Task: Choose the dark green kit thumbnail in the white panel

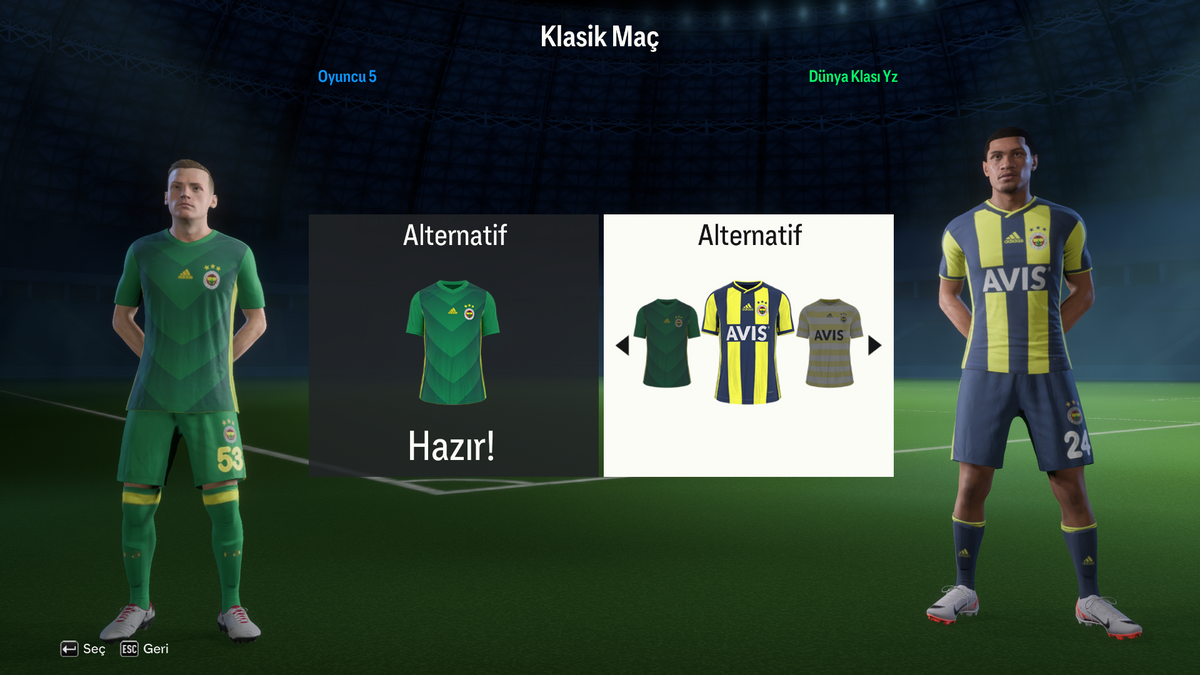Action: click(667, 342)
